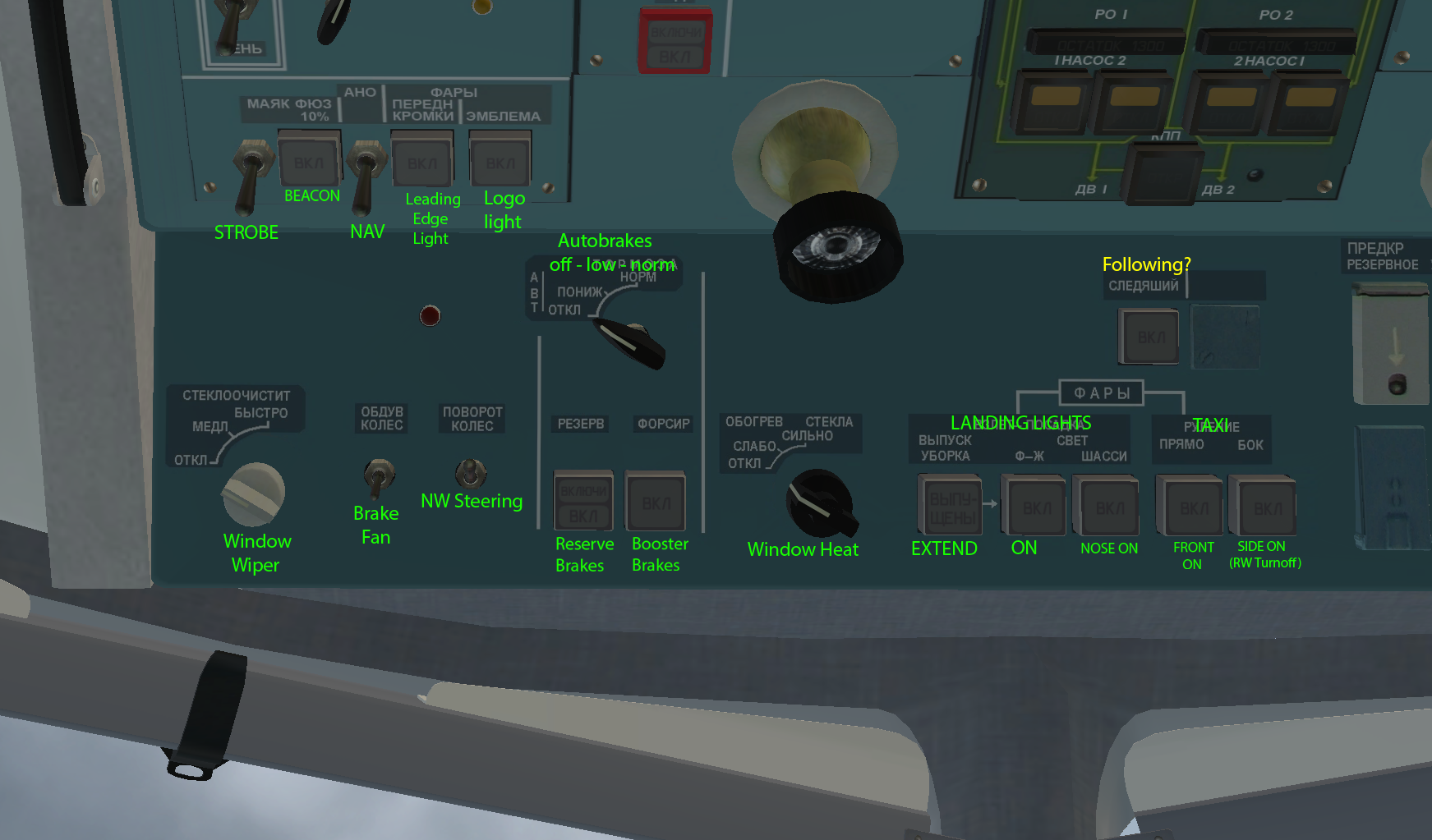
Task: Click the Window Heat selector knob
Action: [821, 503]
